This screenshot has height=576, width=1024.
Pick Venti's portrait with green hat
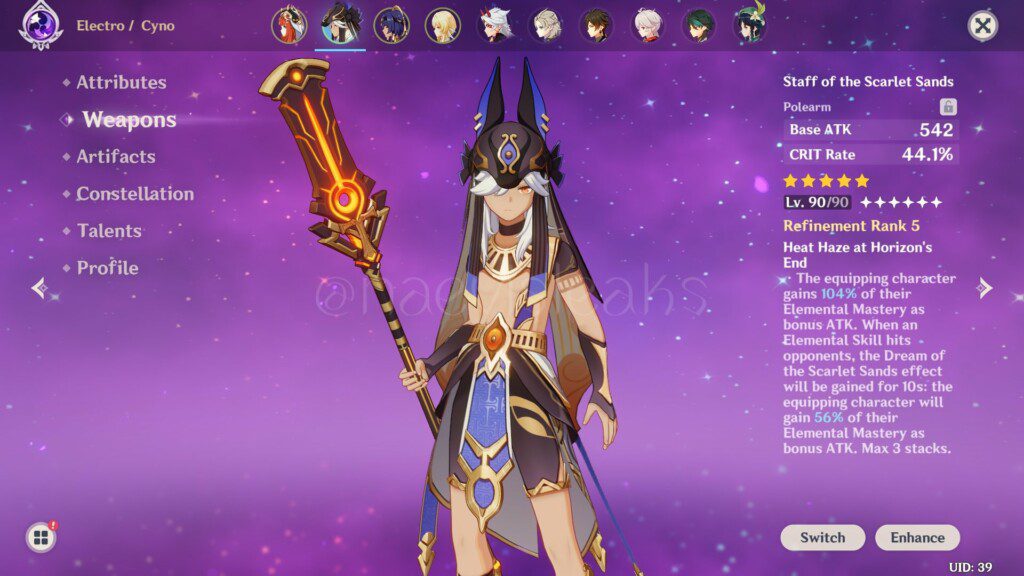[751, 25]
